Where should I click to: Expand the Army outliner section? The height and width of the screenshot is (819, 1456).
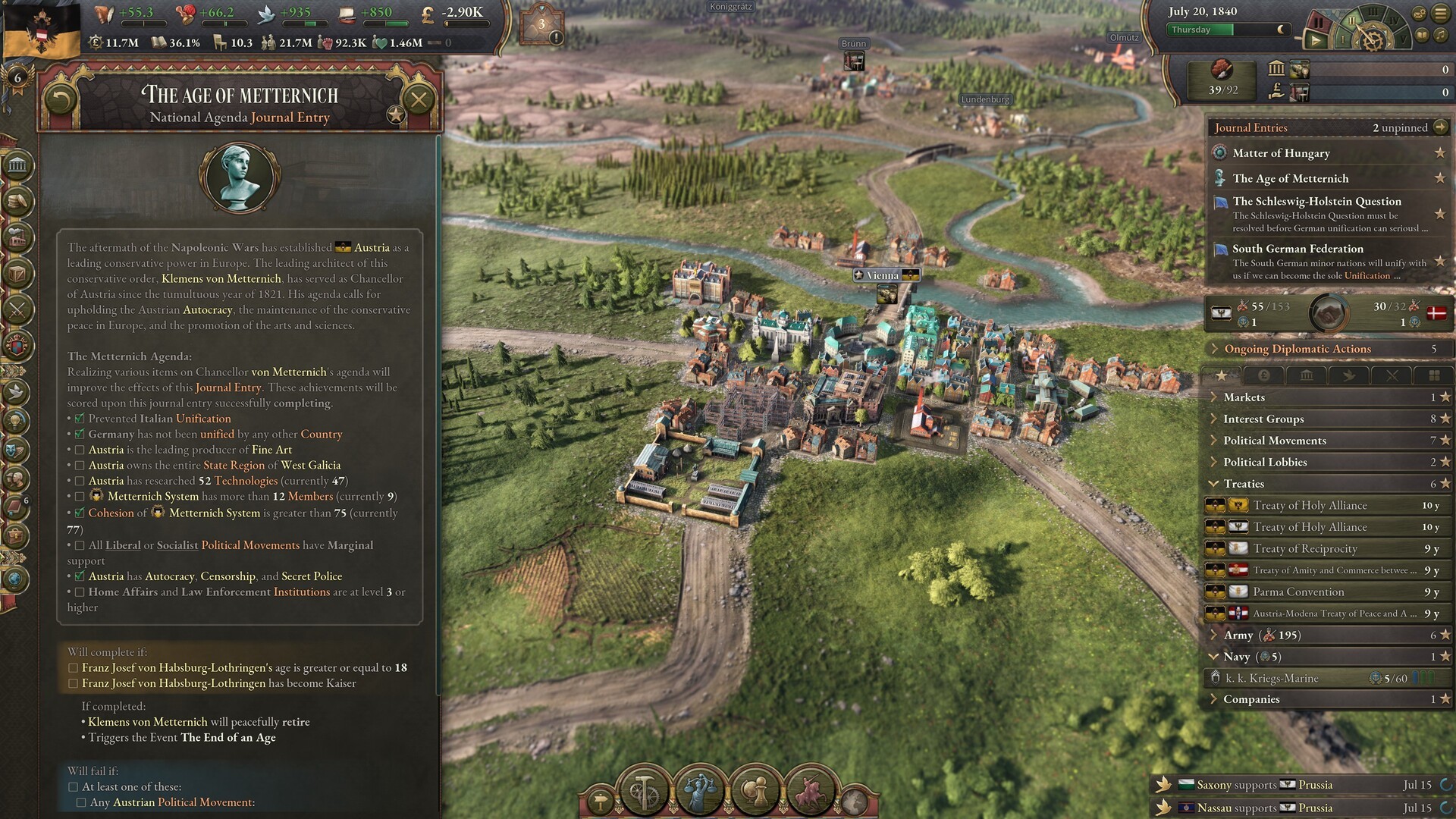pyautogui.click(x=1238, y=635)
